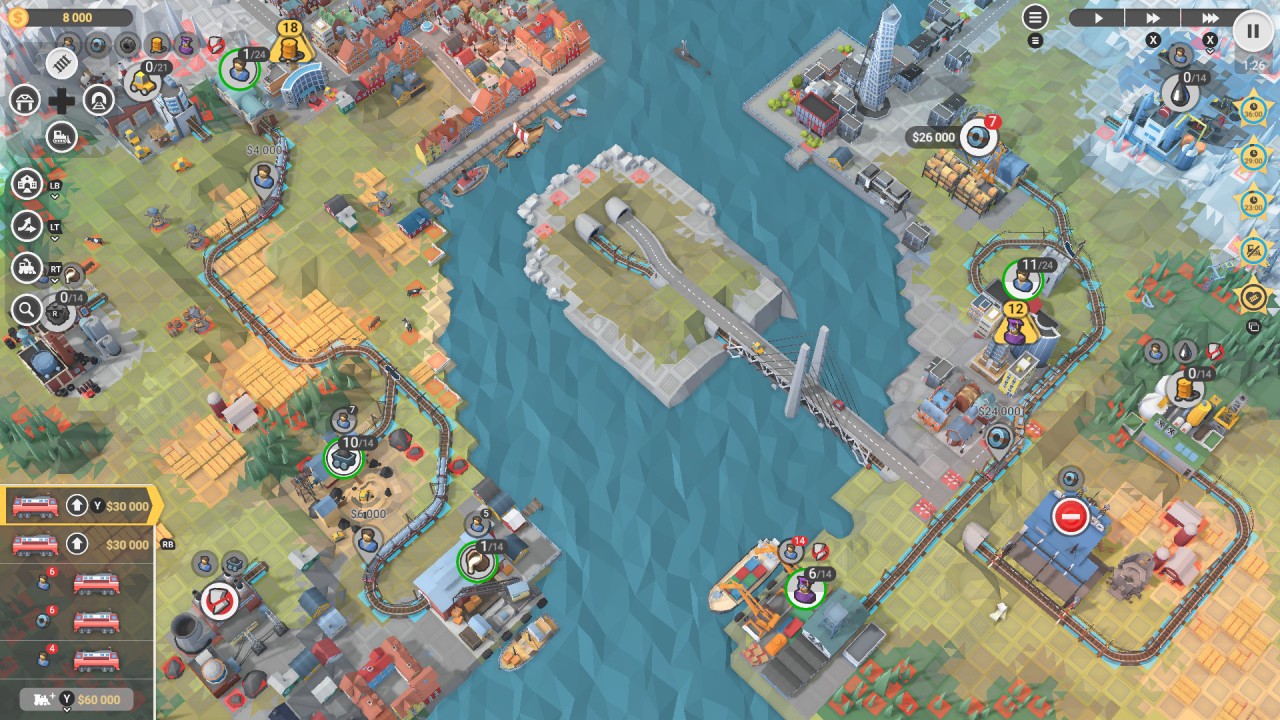Select the rail track building tool
This screenshot has height=720, width=1280.
coord(62,64)
